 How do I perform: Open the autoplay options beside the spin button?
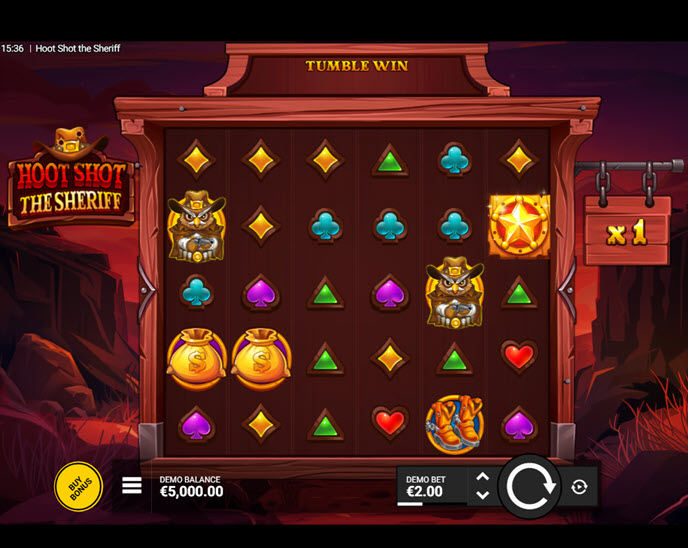tap(579, 487)
